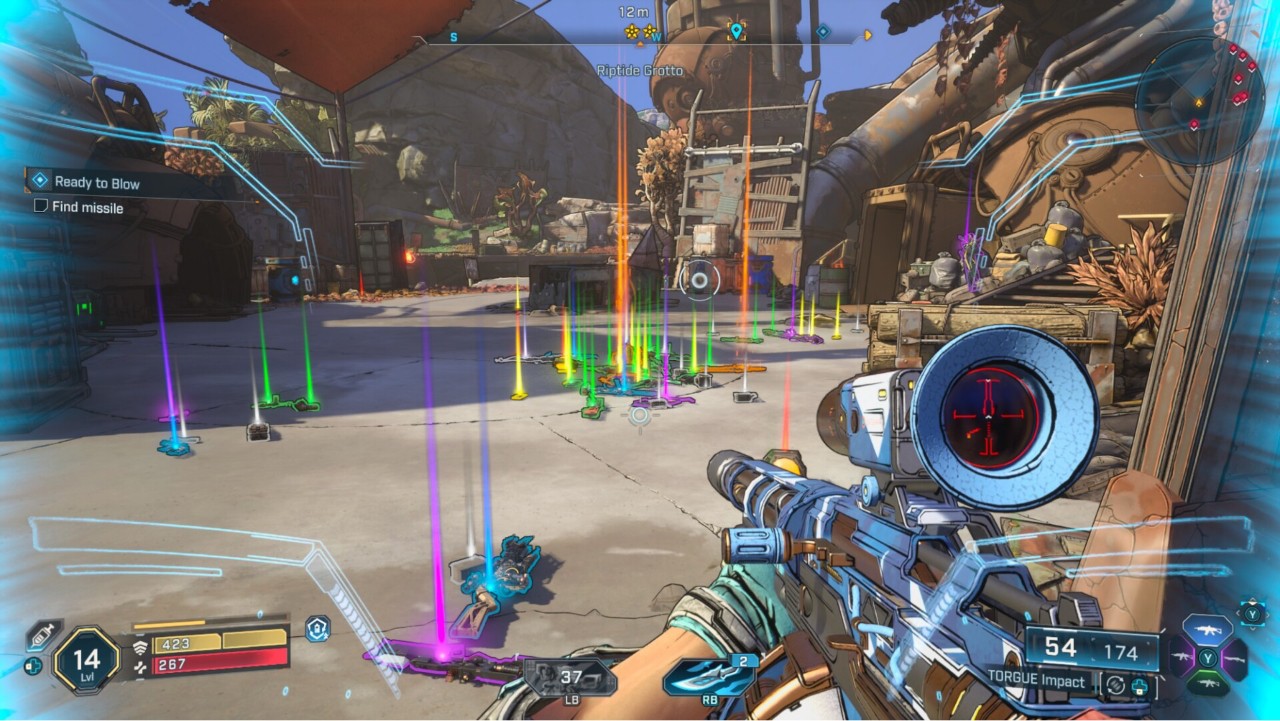Viewport: 1280px width, 721px height.
Task: Select the cyan waypoint marker on the compass
Action: [x=737, y=32]
